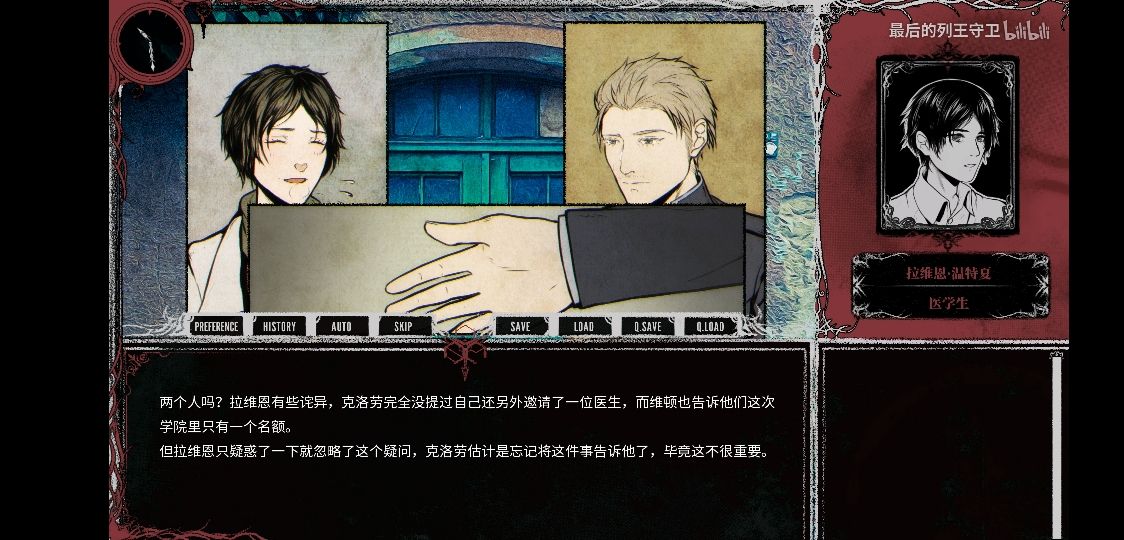
Task: Show the dialogue History log
Action: point(280,326)
